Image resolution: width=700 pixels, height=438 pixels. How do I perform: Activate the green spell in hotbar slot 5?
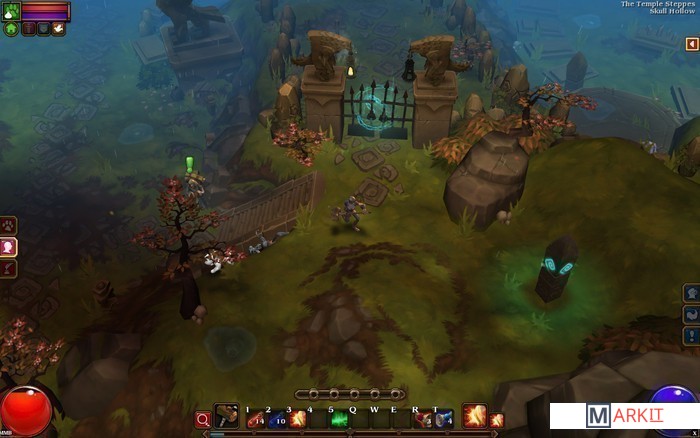(340, 418)
